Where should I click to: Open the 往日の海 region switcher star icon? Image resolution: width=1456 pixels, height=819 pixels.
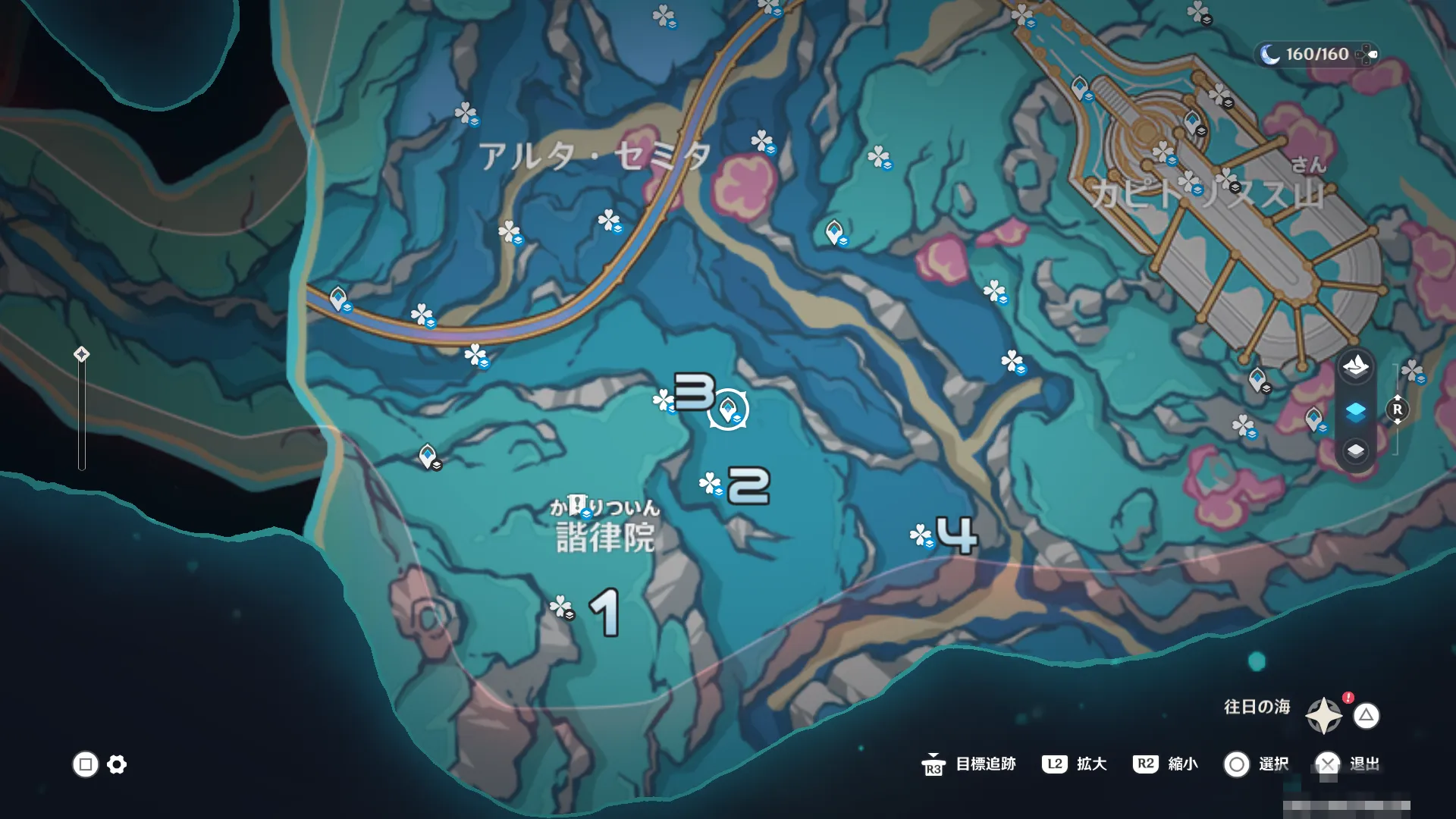[x=1324, y=715]
